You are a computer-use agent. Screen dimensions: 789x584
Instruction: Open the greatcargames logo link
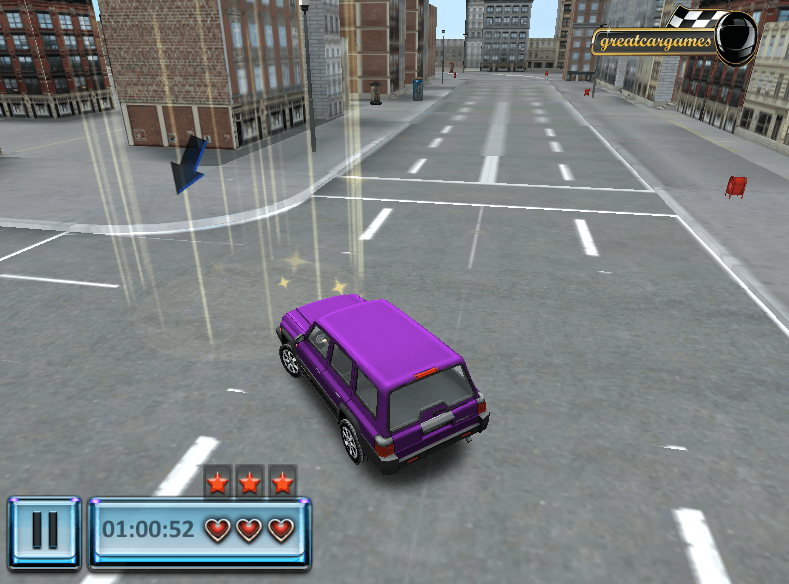point(672,40)
